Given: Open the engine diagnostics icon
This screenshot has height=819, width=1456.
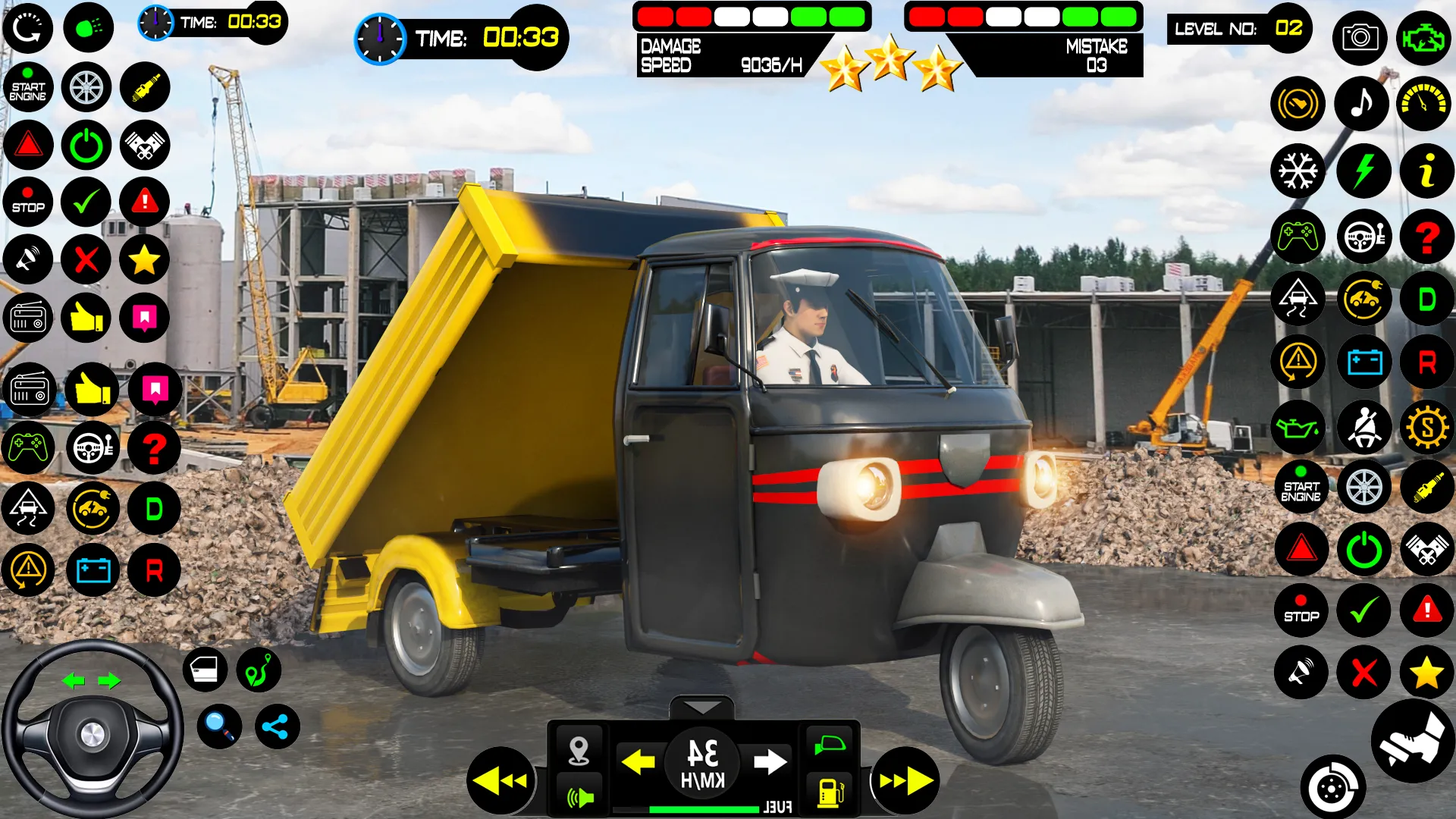Looking at the screenshot, I should (x=1424, y=38).
